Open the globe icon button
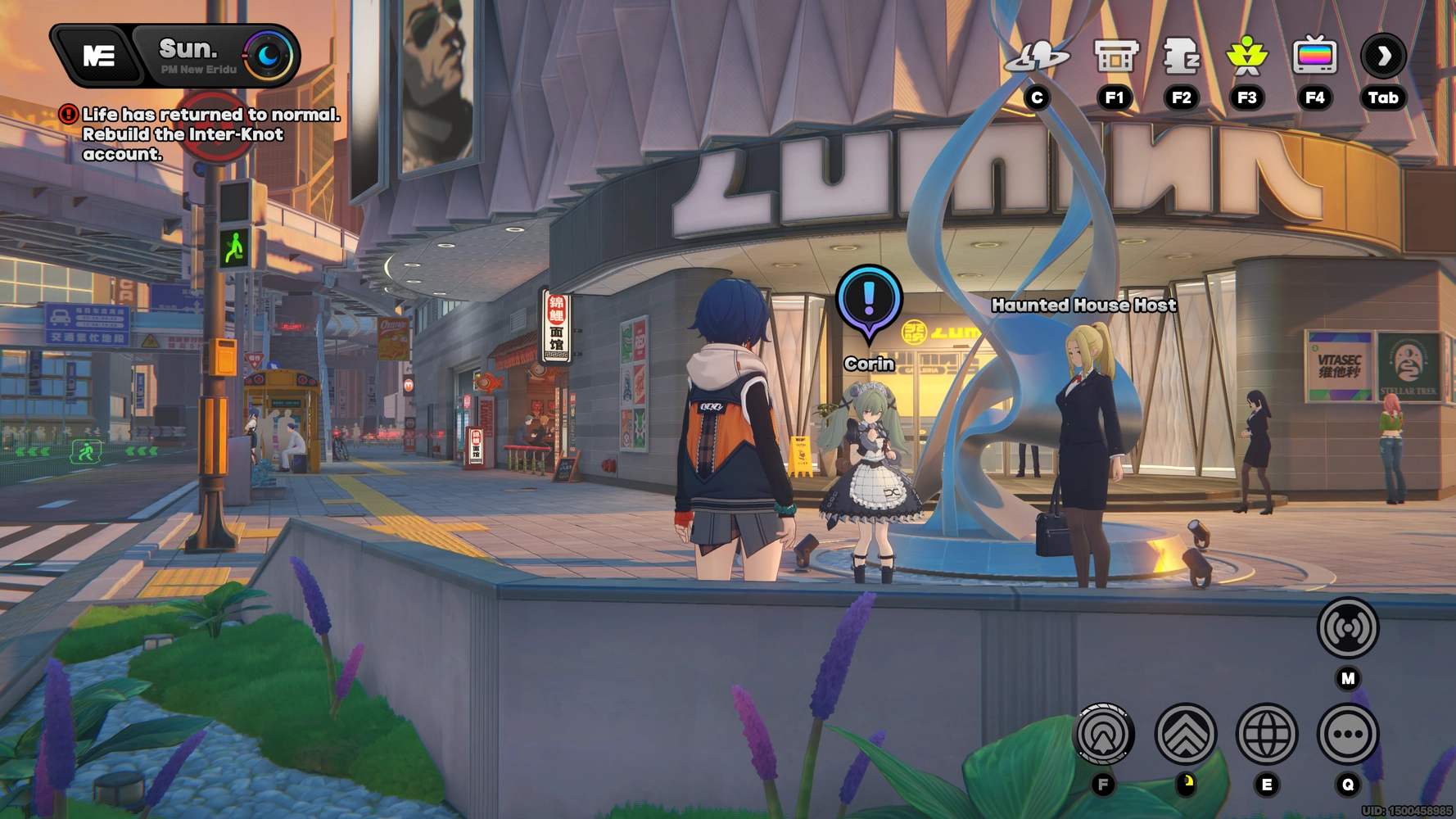This screenshot has width=1456, height=819. coord(1266,735)
